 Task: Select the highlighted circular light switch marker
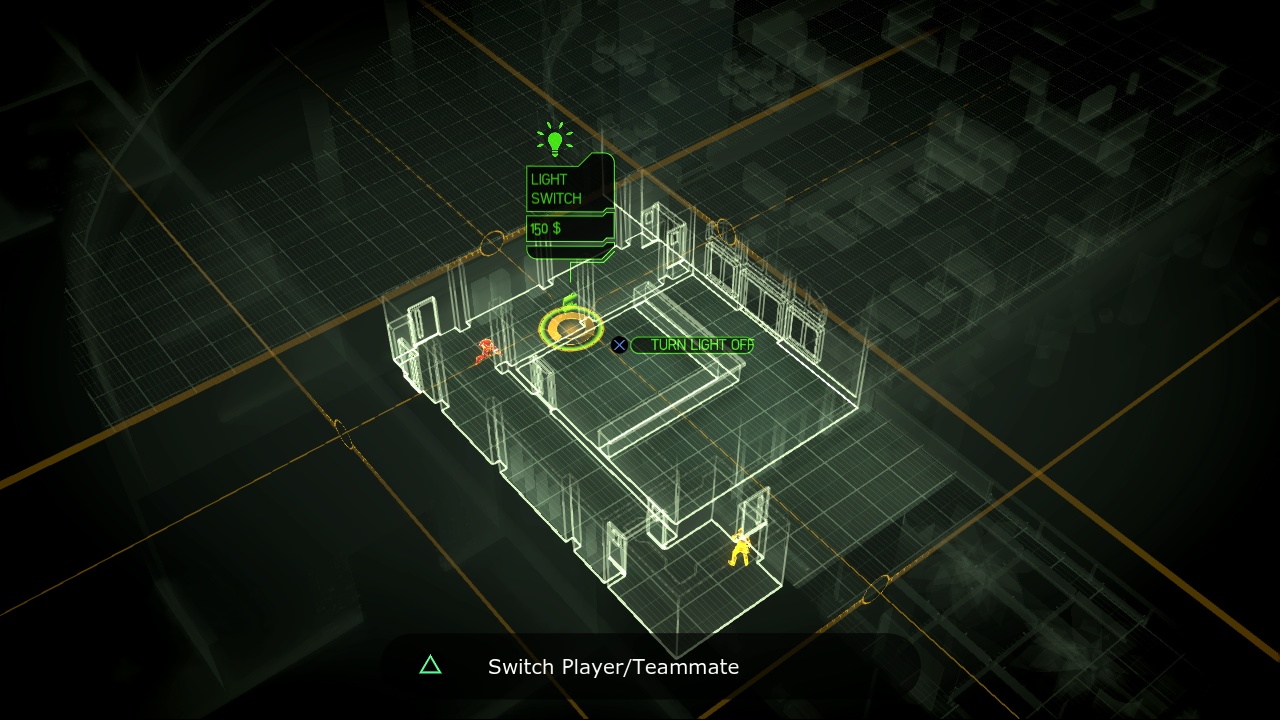pyautogui.click(x=571, y=326)
